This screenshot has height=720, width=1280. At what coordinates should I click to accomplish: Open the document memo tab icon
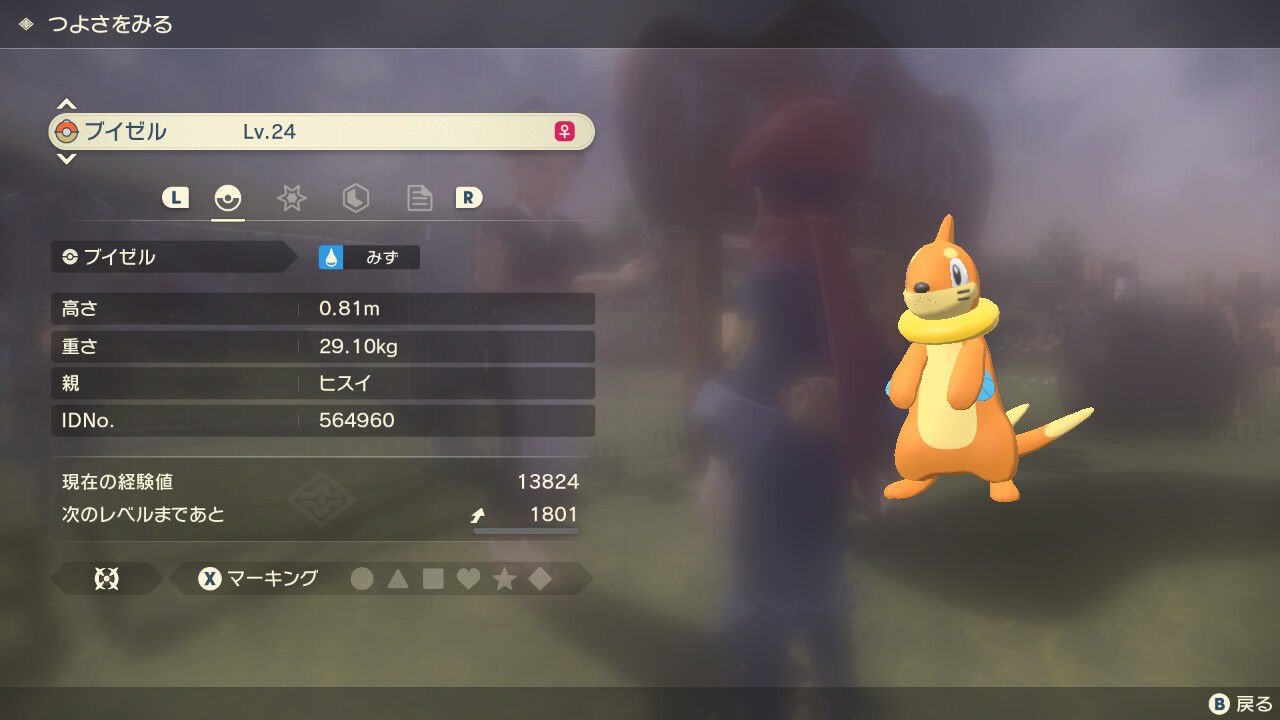click(419, 198)
